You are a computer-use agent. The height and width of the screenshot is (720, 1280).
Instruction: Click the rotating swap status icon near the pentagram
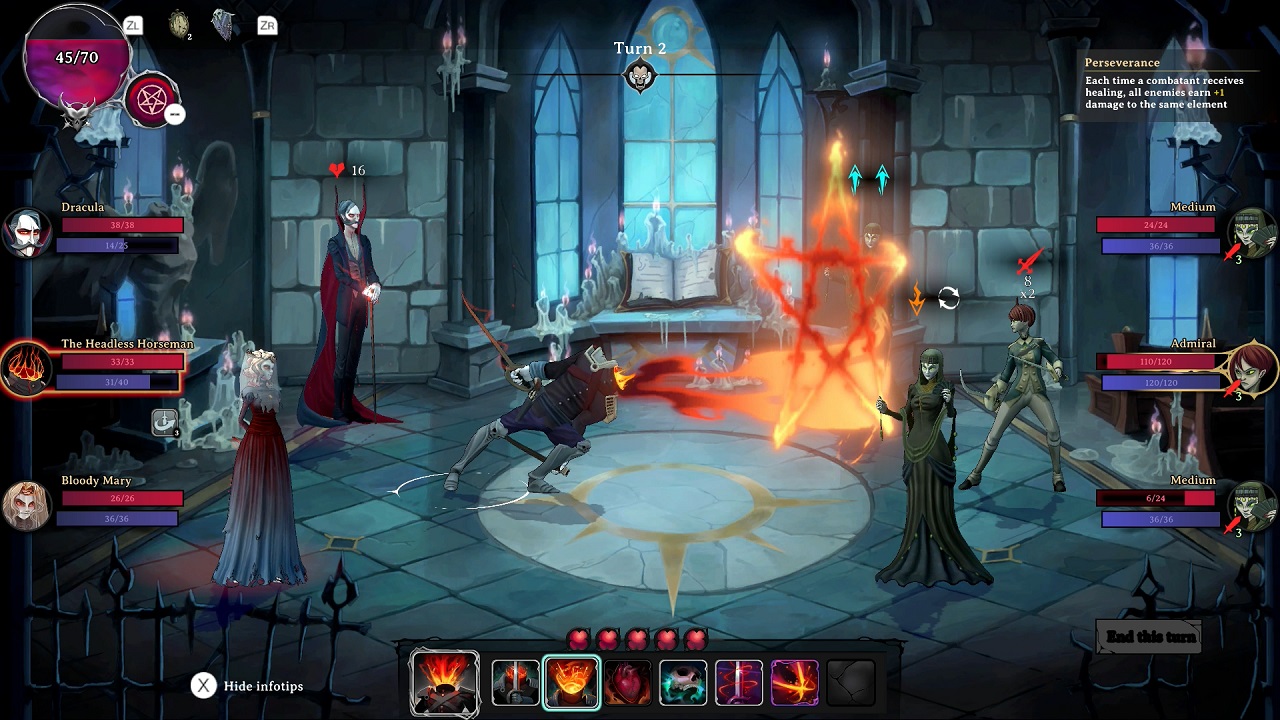point(948,296)
